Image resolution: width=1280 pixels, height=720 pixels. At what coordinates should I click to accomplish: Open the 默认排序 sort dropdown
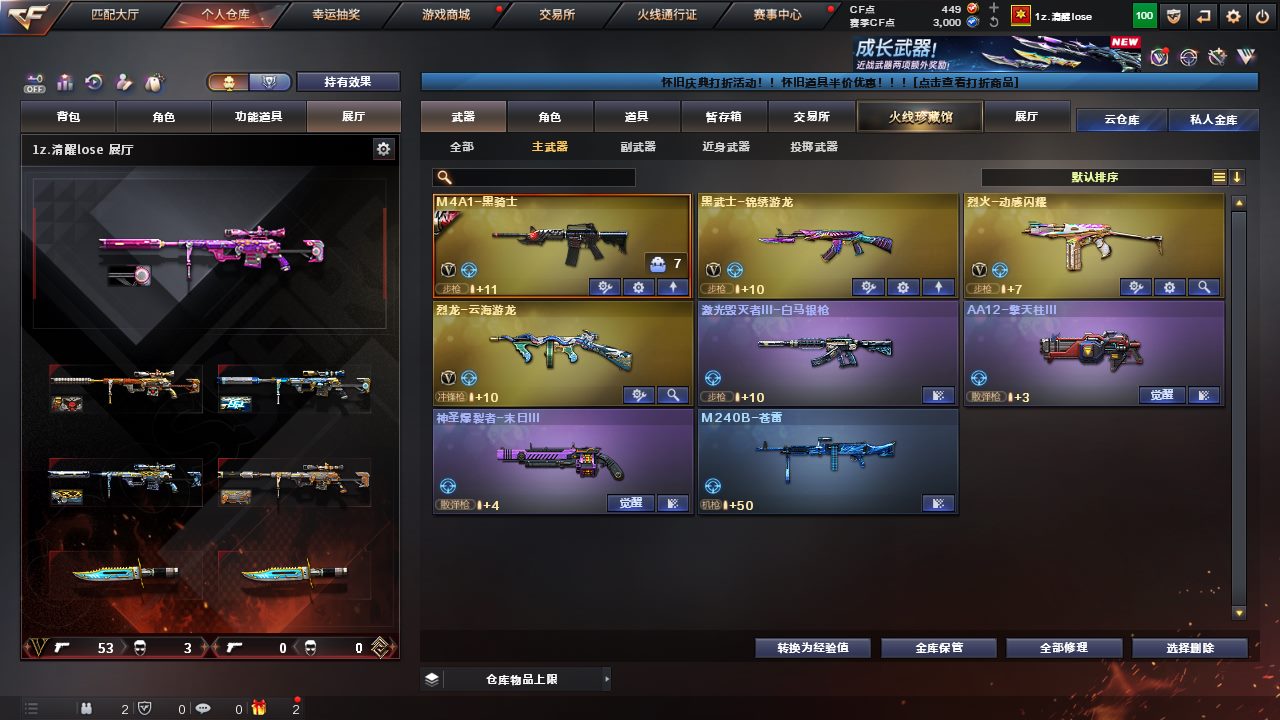coord(1095,177)
